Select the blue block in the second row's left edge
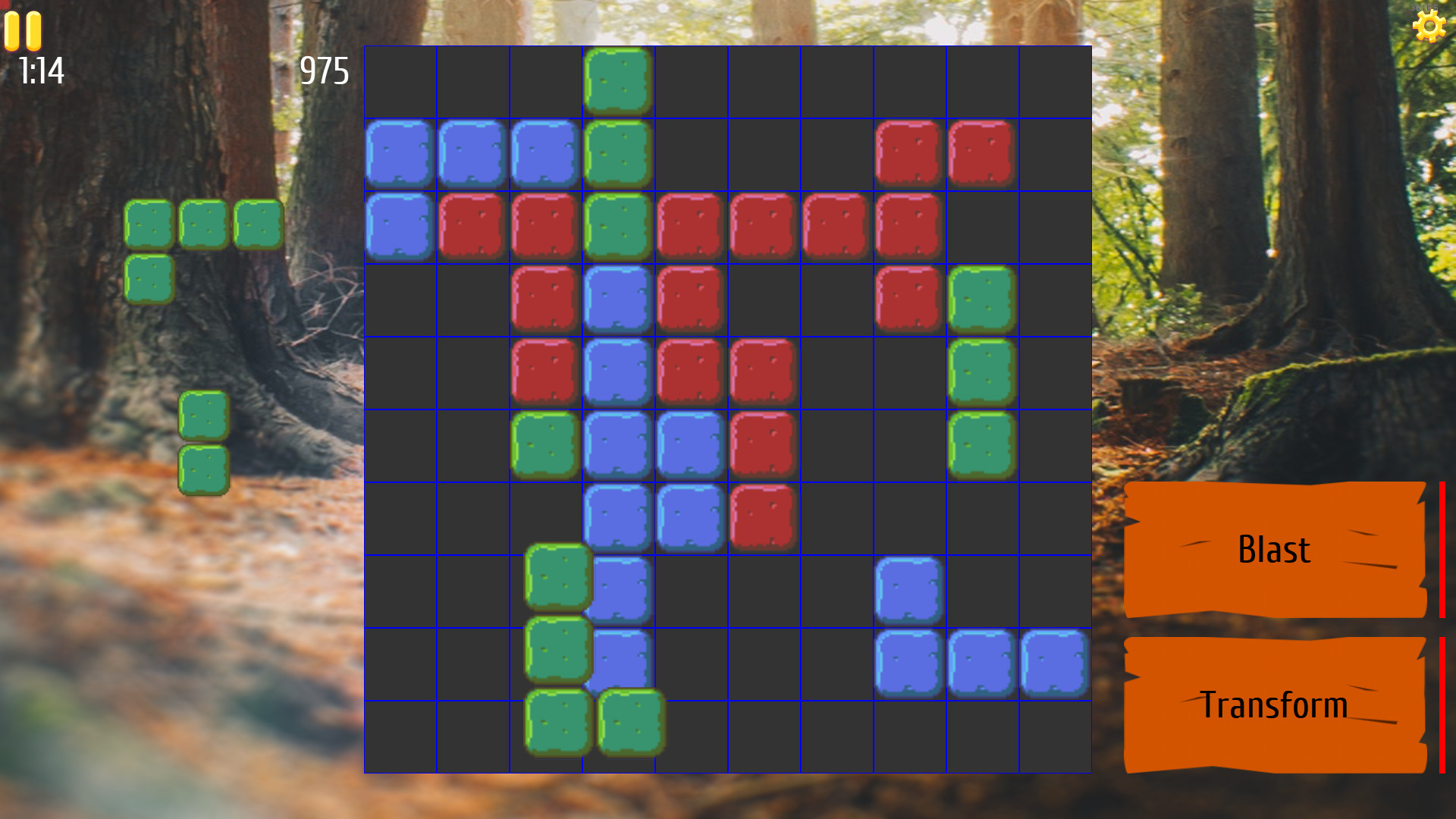 (x=397, y=153)
